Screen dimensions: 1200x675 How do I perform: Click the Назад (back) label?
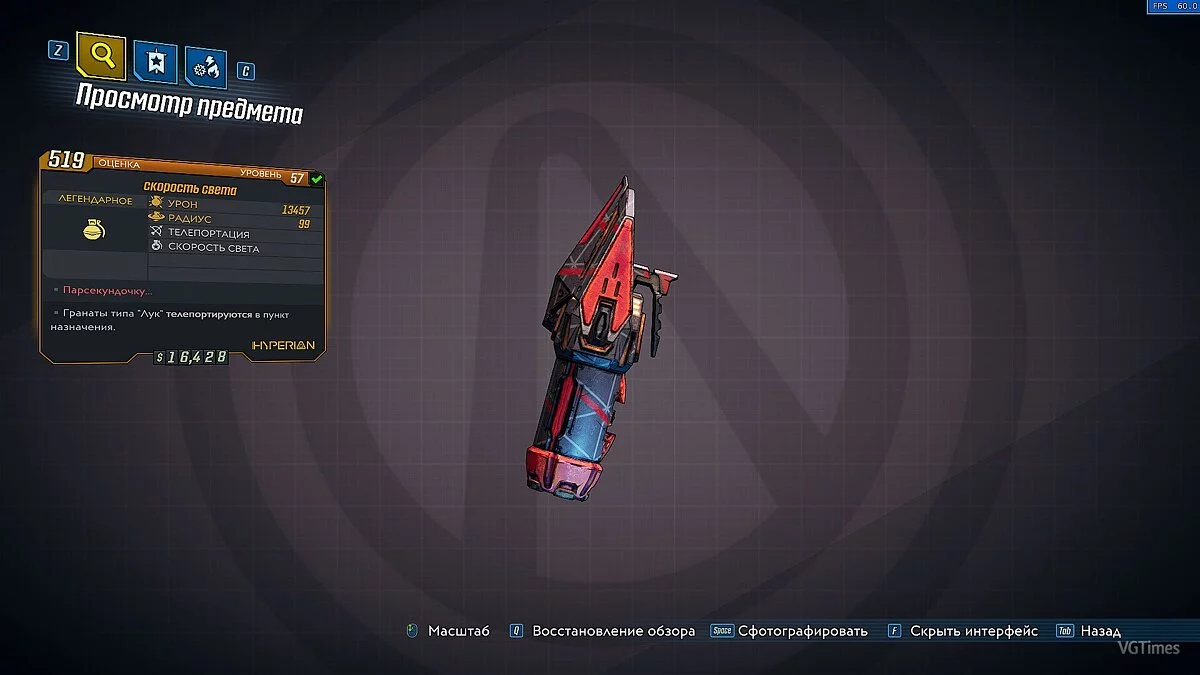1100,631
